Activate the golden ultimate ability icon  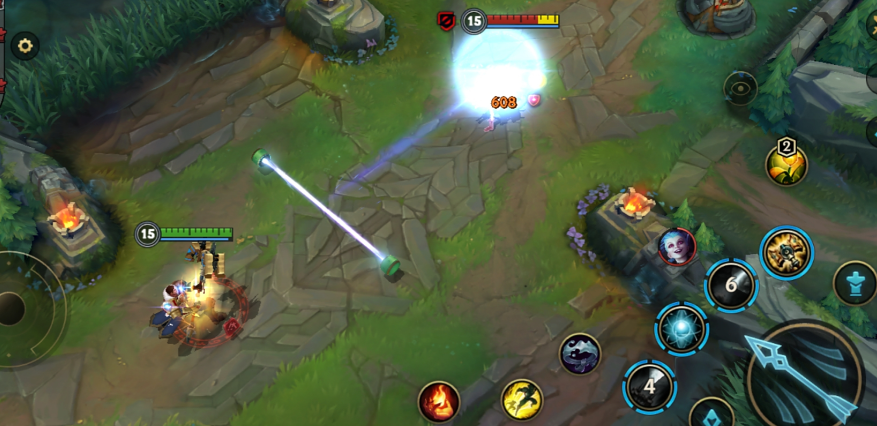tap(786, 252)
